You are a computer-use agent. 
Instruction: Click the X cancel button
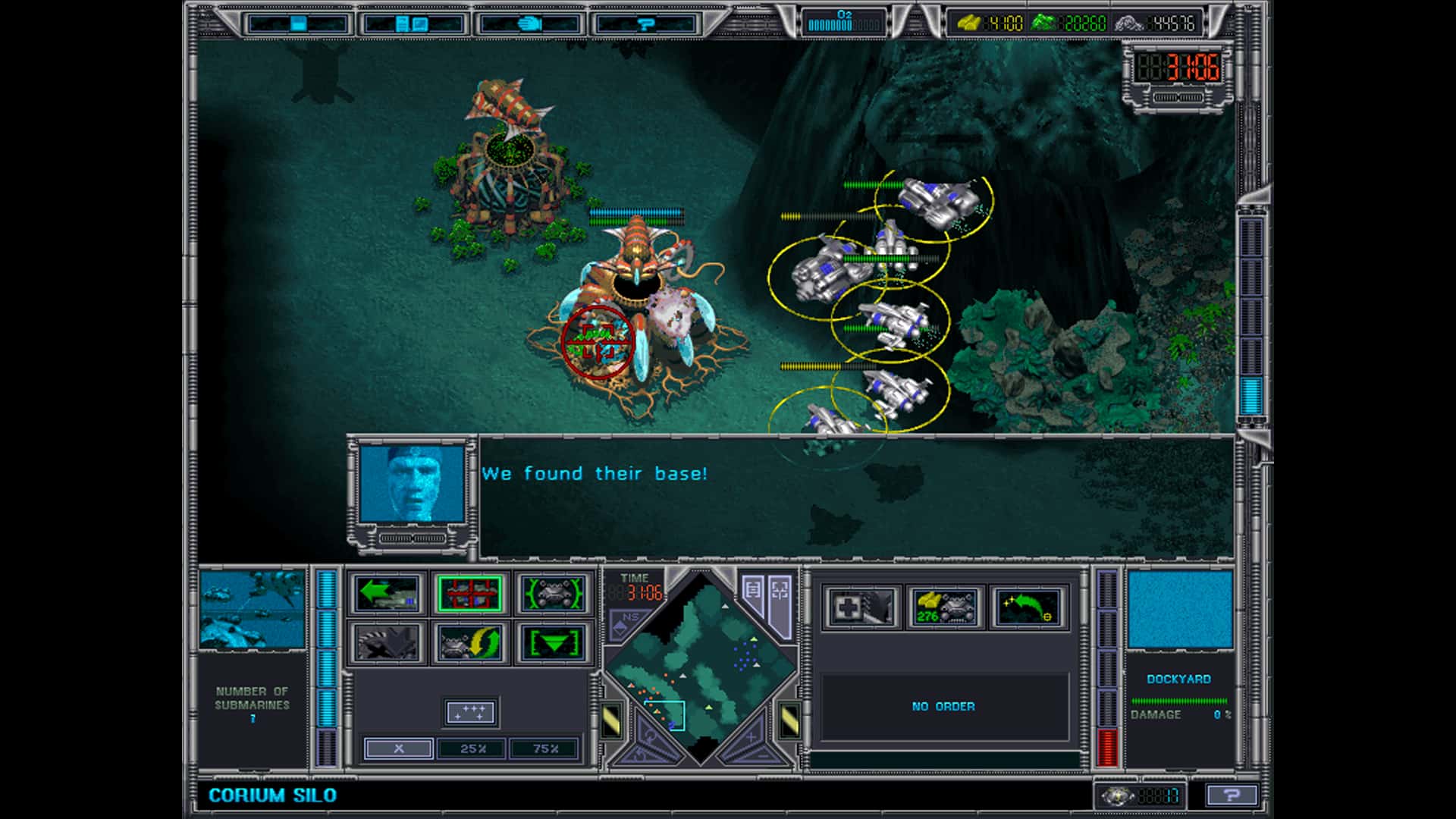click(400, 748)
